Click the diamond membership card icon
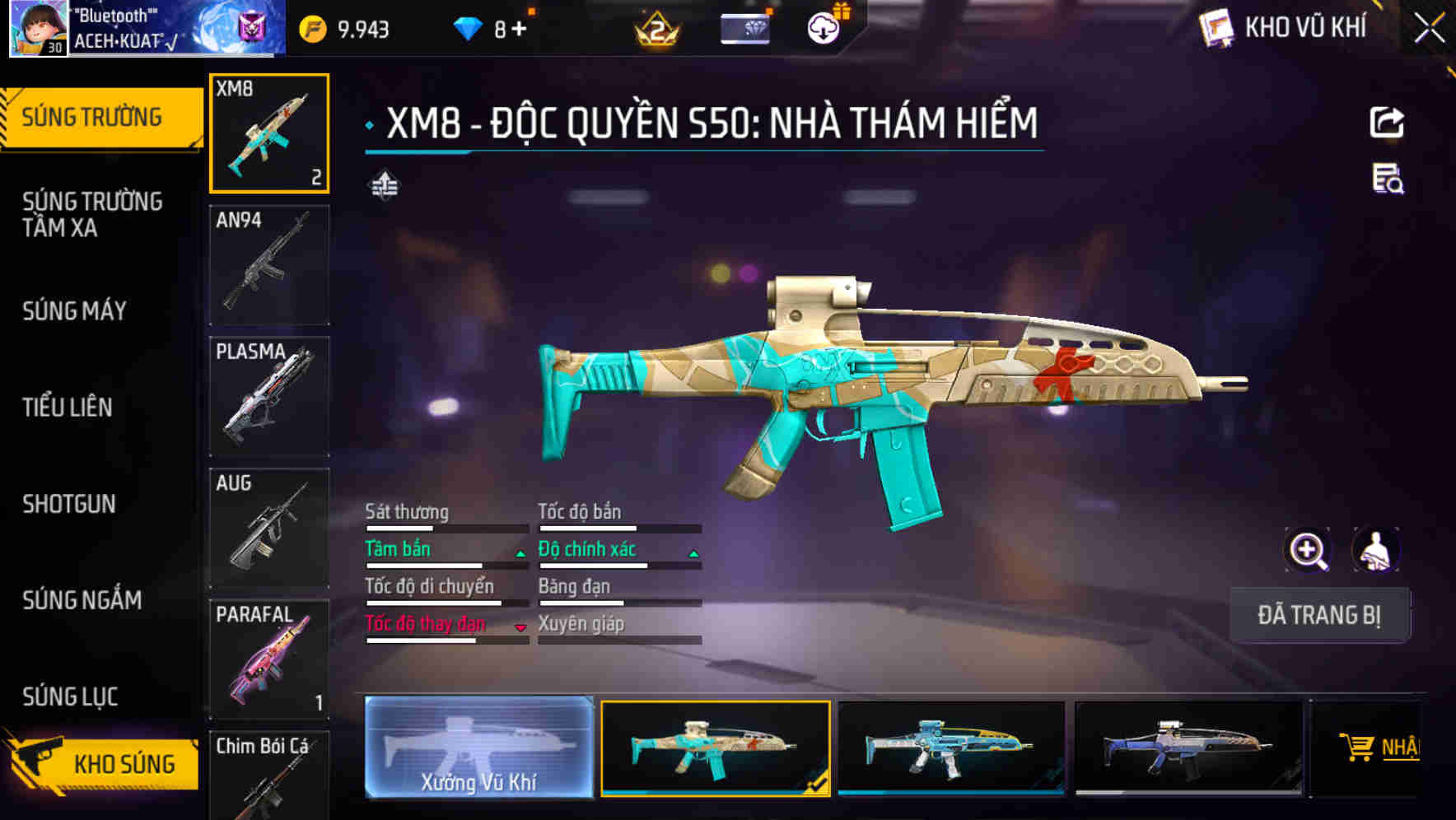 (x=745, y=26)
